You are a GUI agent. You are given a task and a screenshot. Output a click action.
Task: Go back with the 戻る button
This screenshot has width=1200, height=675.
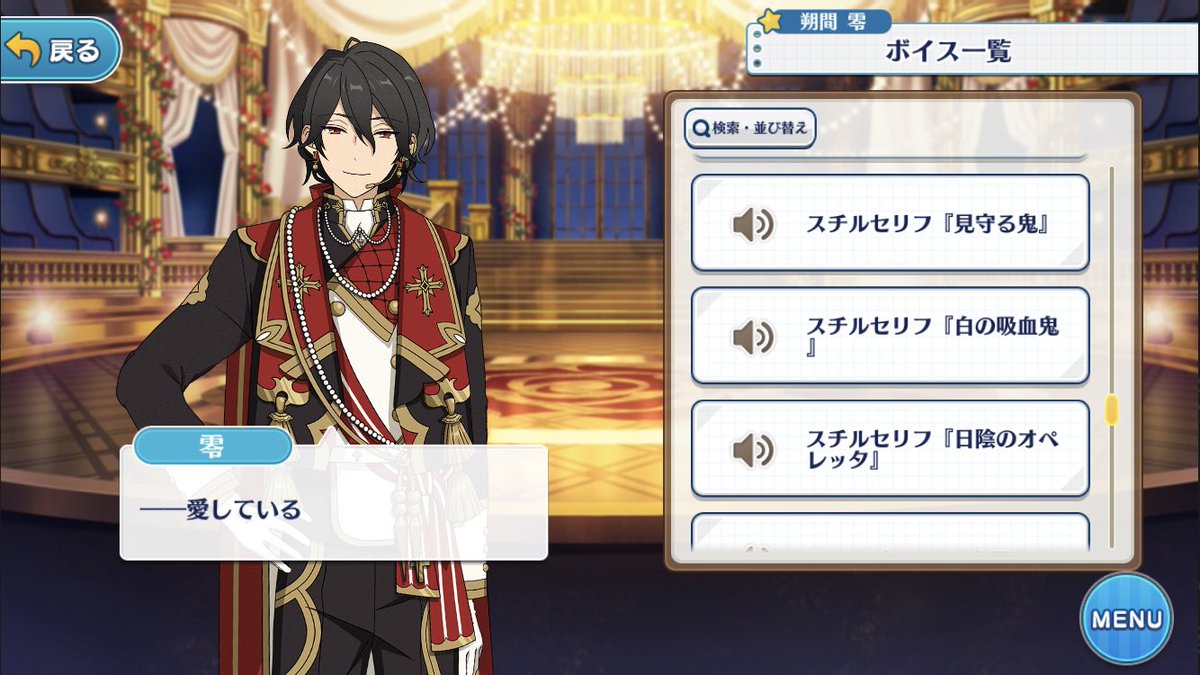pos(60,49)
